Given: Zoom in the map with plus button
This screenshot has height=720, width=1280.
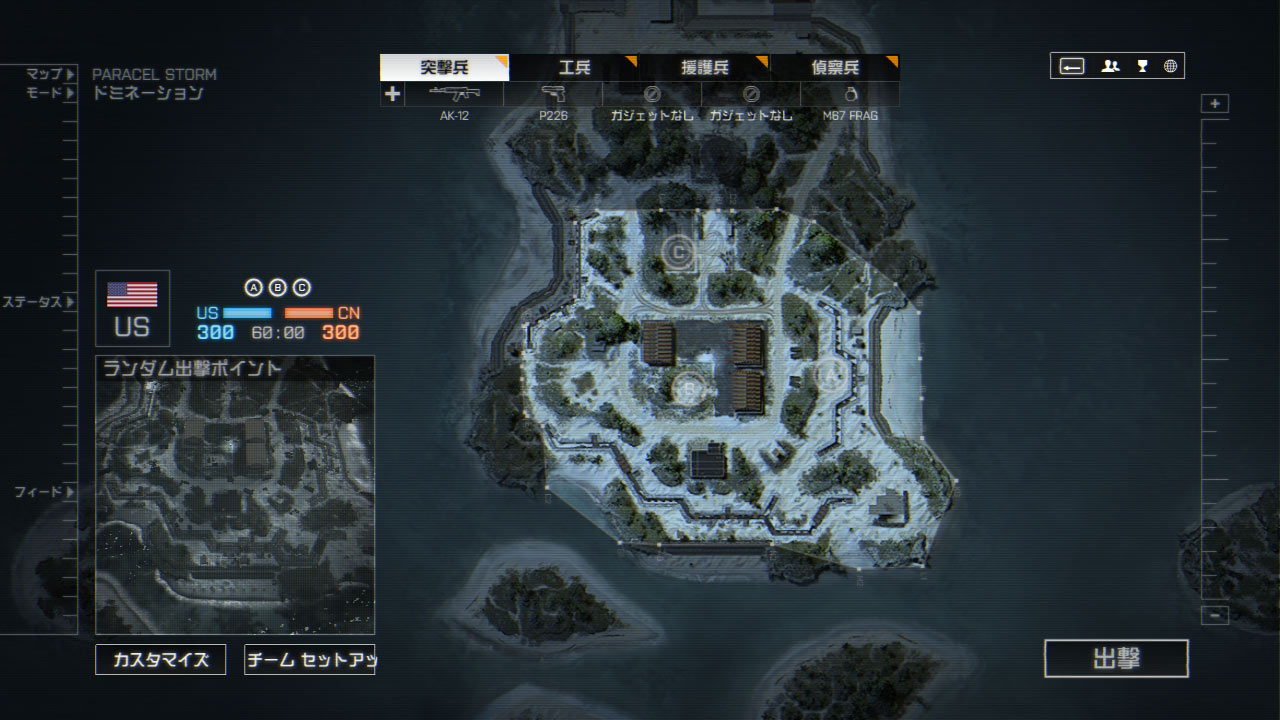Looking at the screenshot, I should coord(1215,104).
